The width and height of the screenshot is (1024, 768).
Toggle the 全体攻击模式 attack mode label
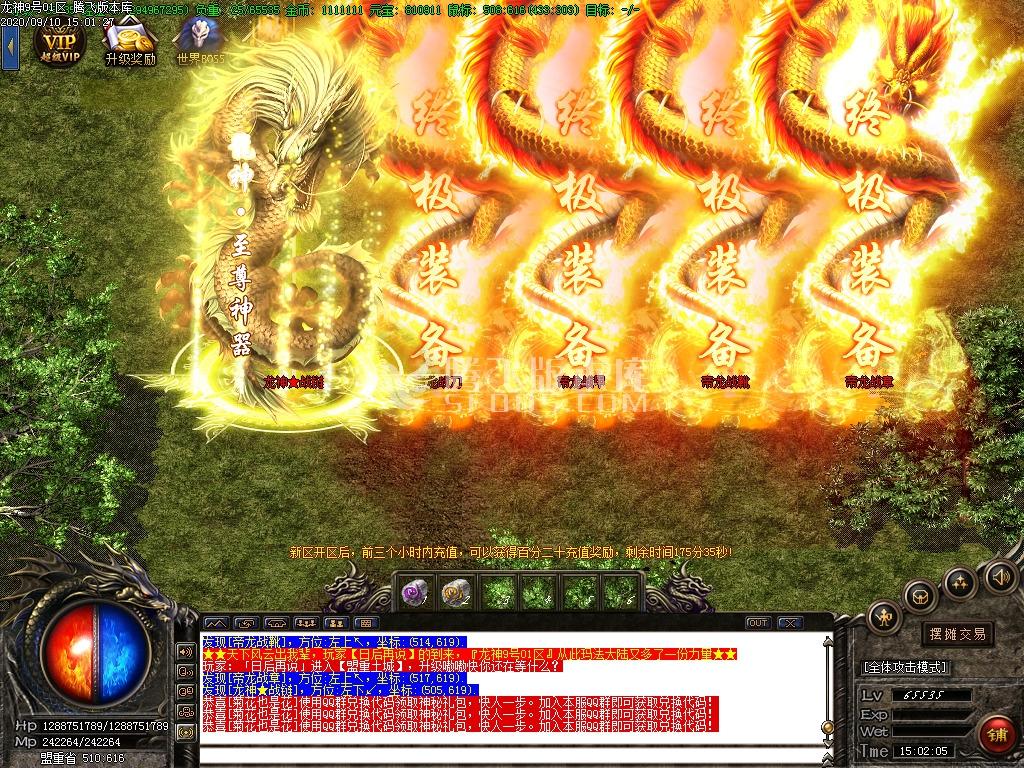pos(905,667)
